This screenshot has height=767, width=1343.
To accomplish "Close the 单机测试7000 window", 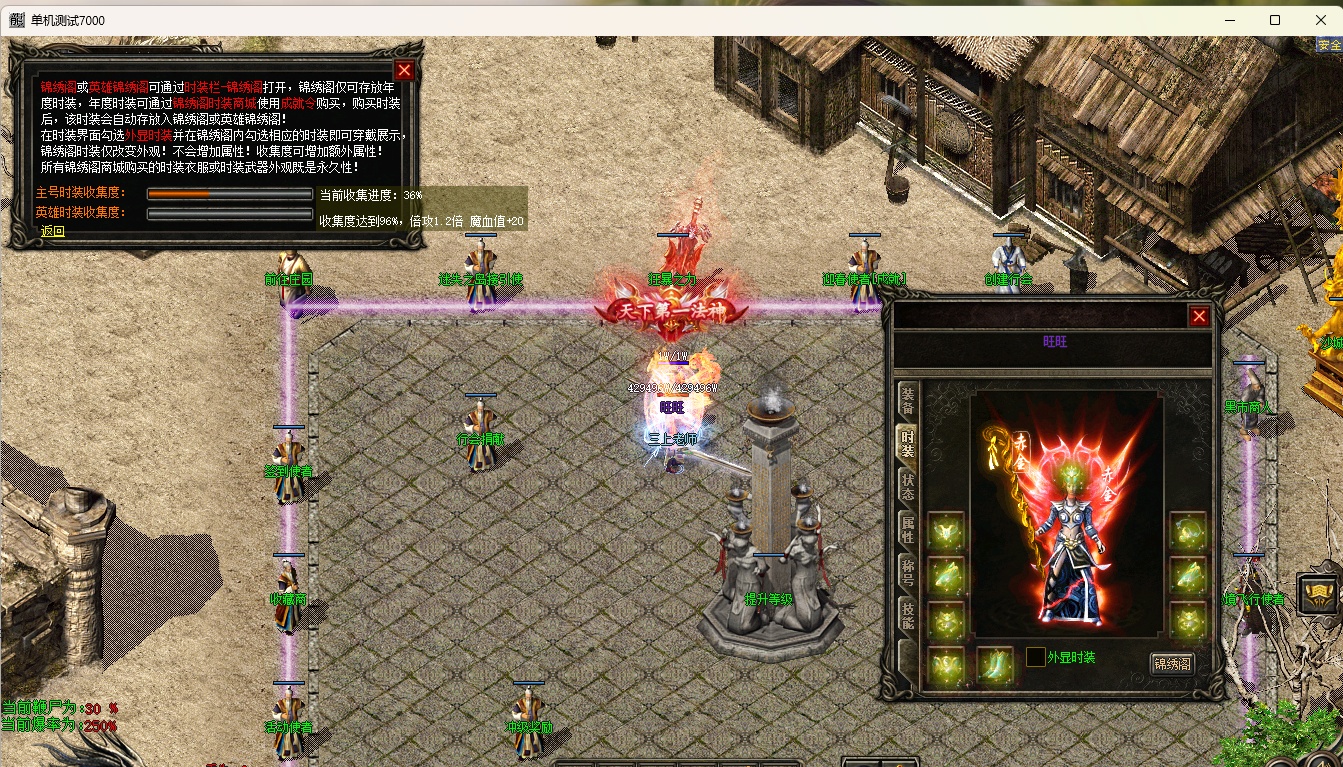I will click(x=1320, y=20).
